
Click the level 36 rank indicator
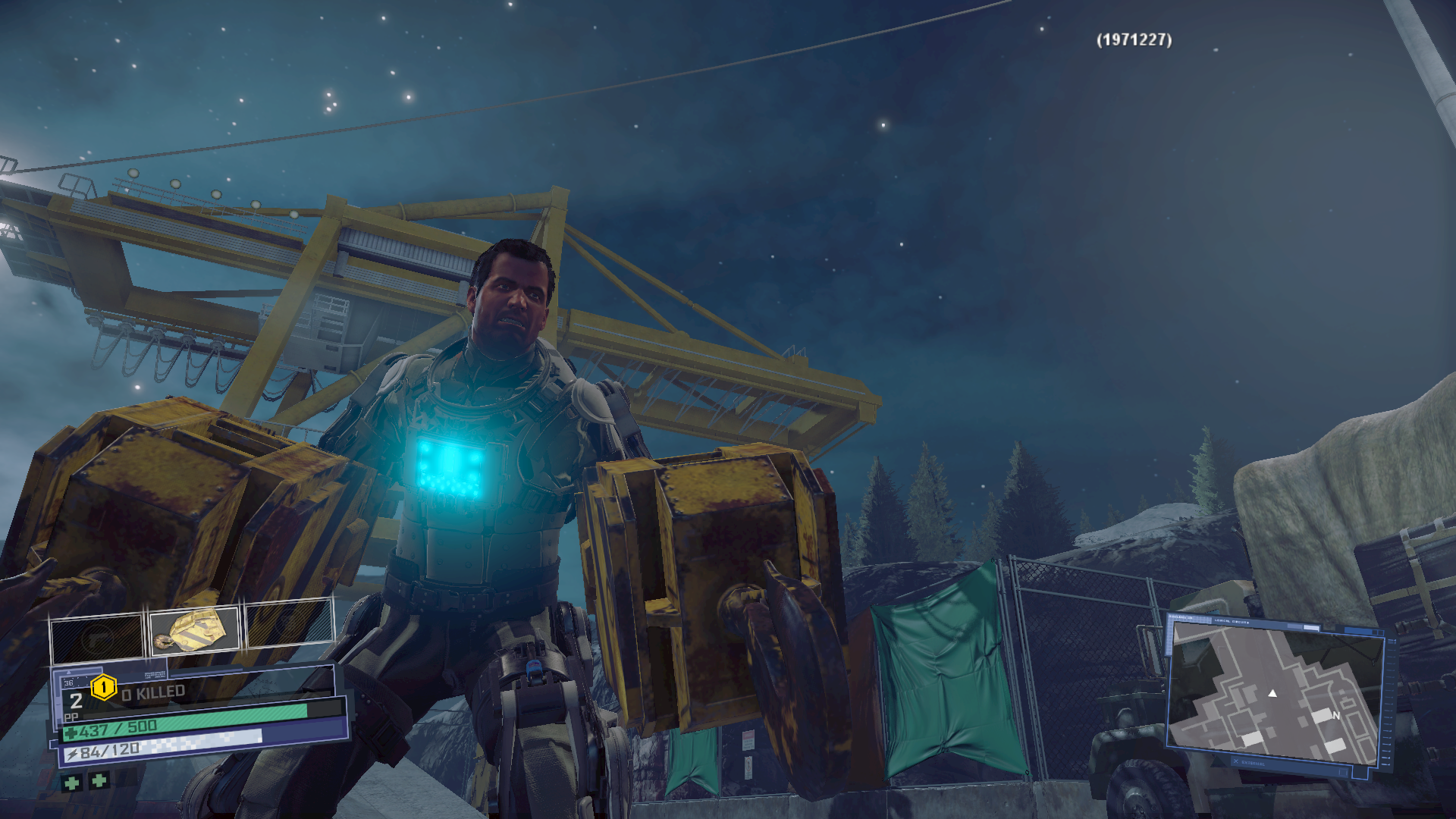[x=68, y=682]
